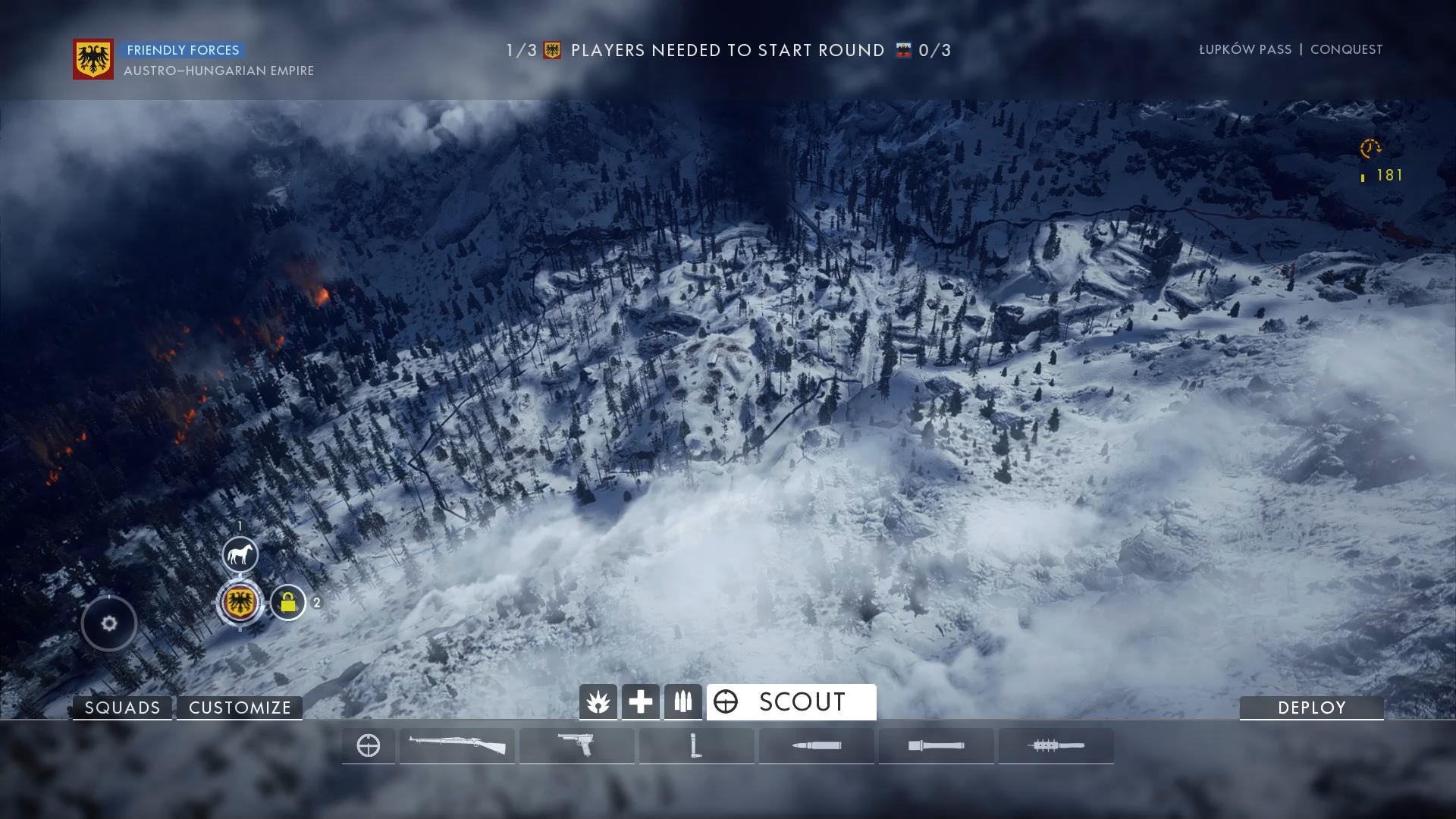
Task: Select the Medic class icon
Action: click(640, 701)
